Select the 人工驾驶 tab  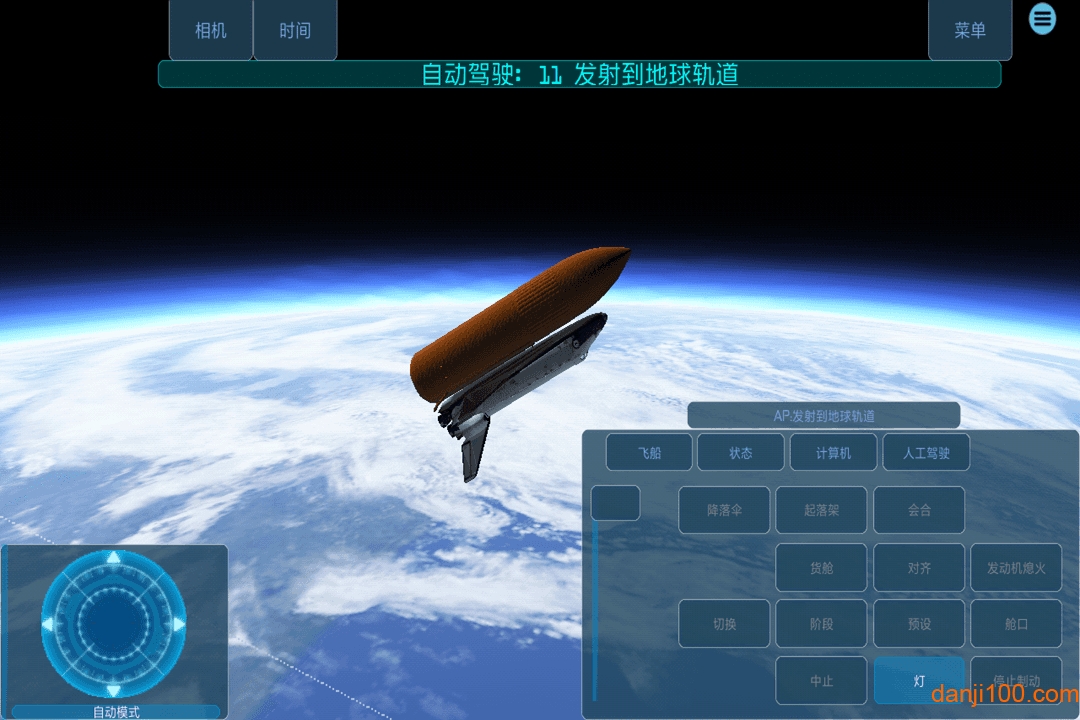click(x=926, y=453)
